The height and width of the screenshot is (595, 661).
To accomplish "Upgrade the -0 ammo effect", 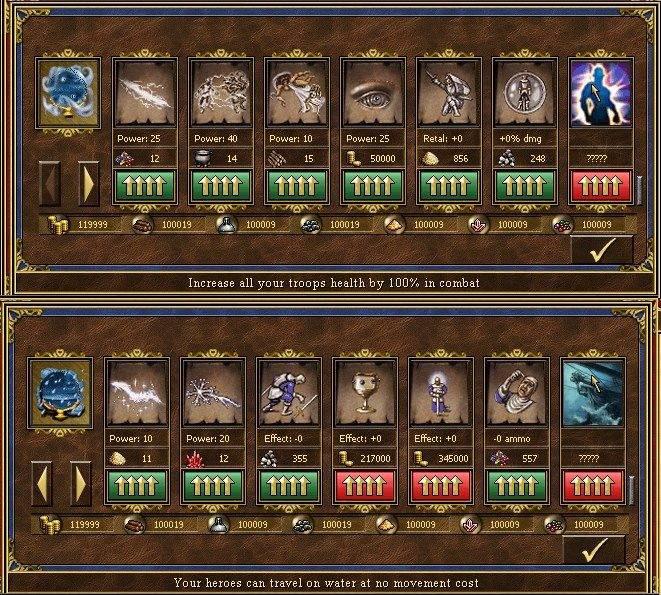I will pos(516,487).
